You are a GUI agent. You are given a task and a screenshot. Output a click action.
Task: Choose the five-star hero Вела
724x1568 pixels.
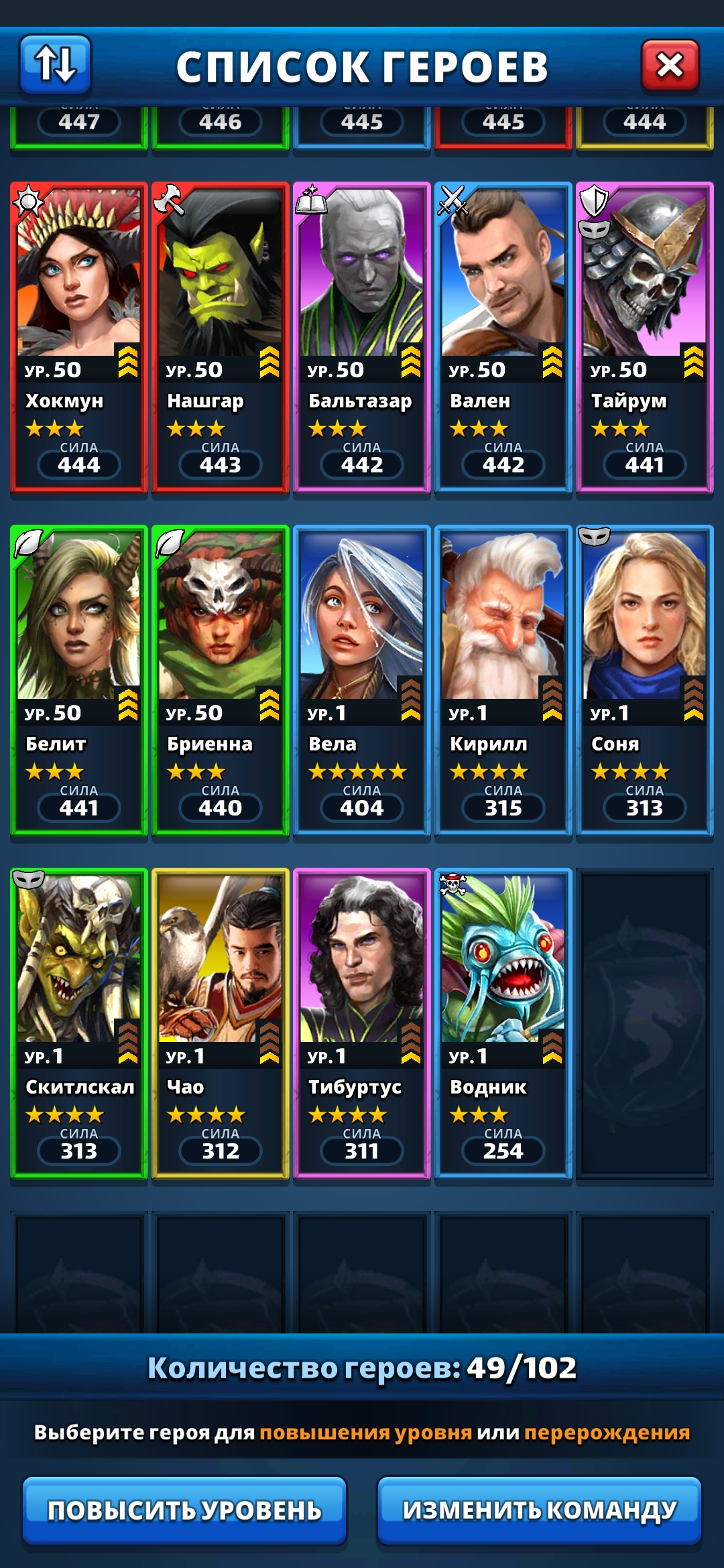click(361, 678)
